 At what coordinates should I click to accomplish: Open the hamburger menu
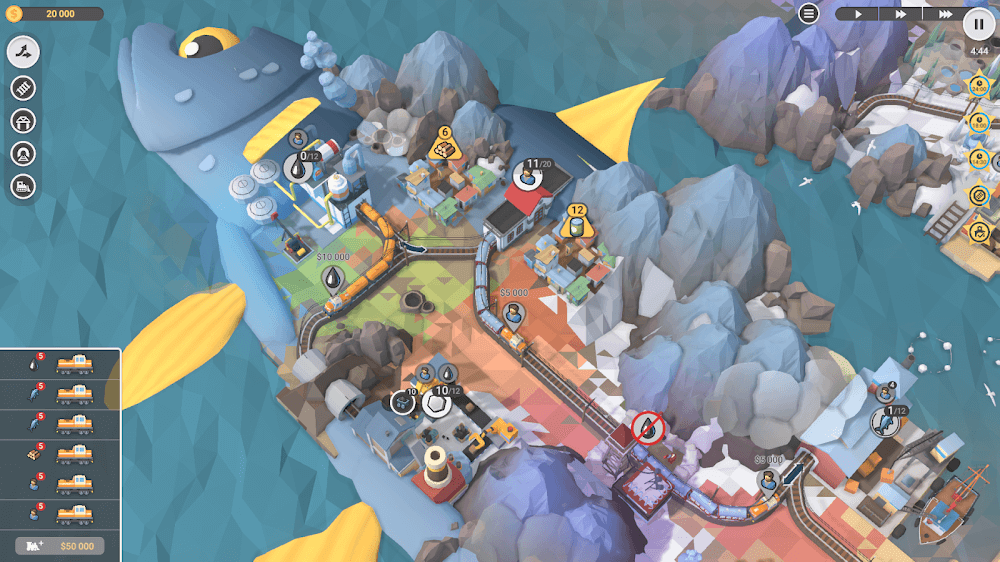(809, 14)
